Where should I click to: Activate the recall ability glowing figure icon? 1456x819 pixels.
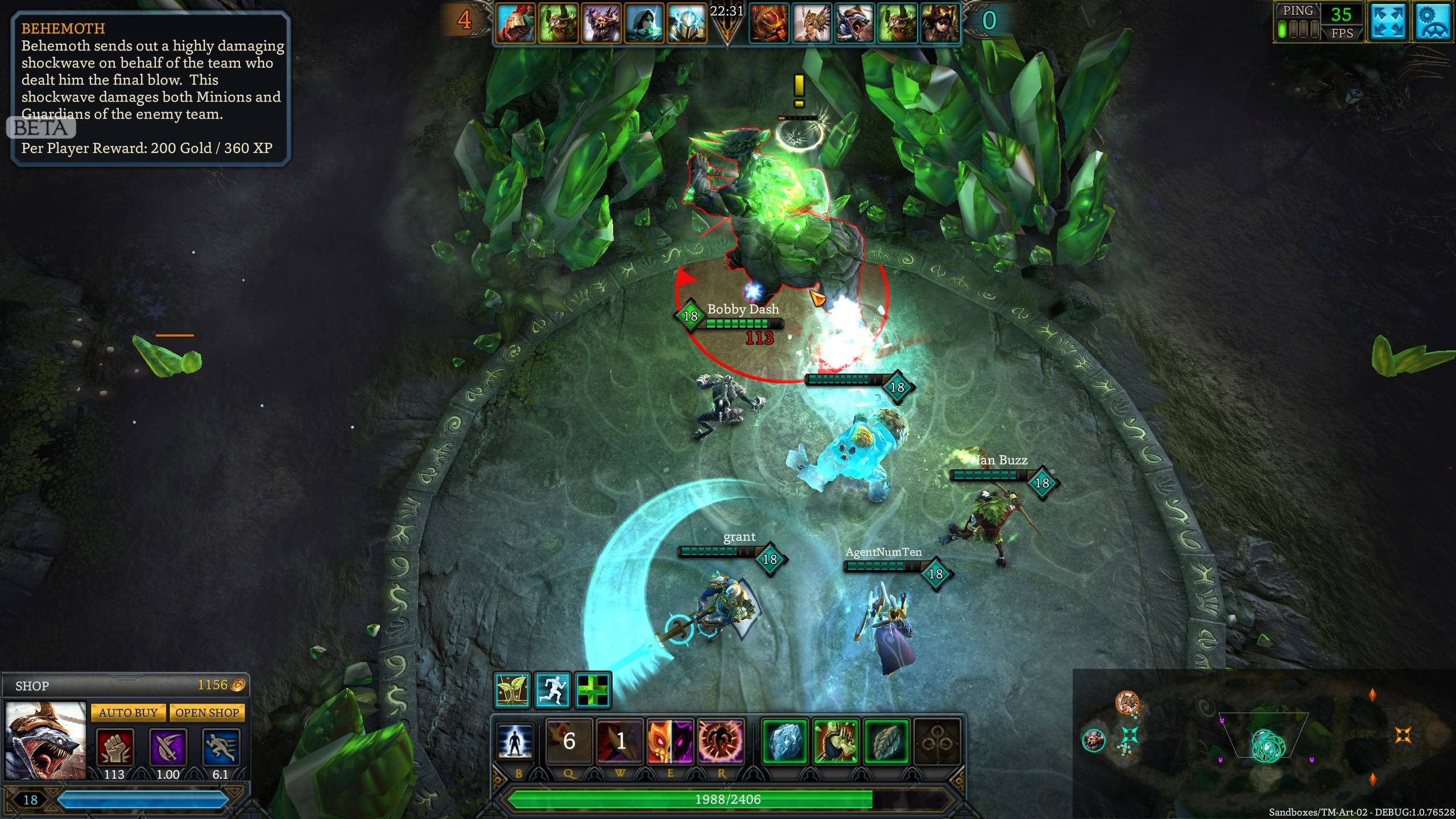coord(515,742)
